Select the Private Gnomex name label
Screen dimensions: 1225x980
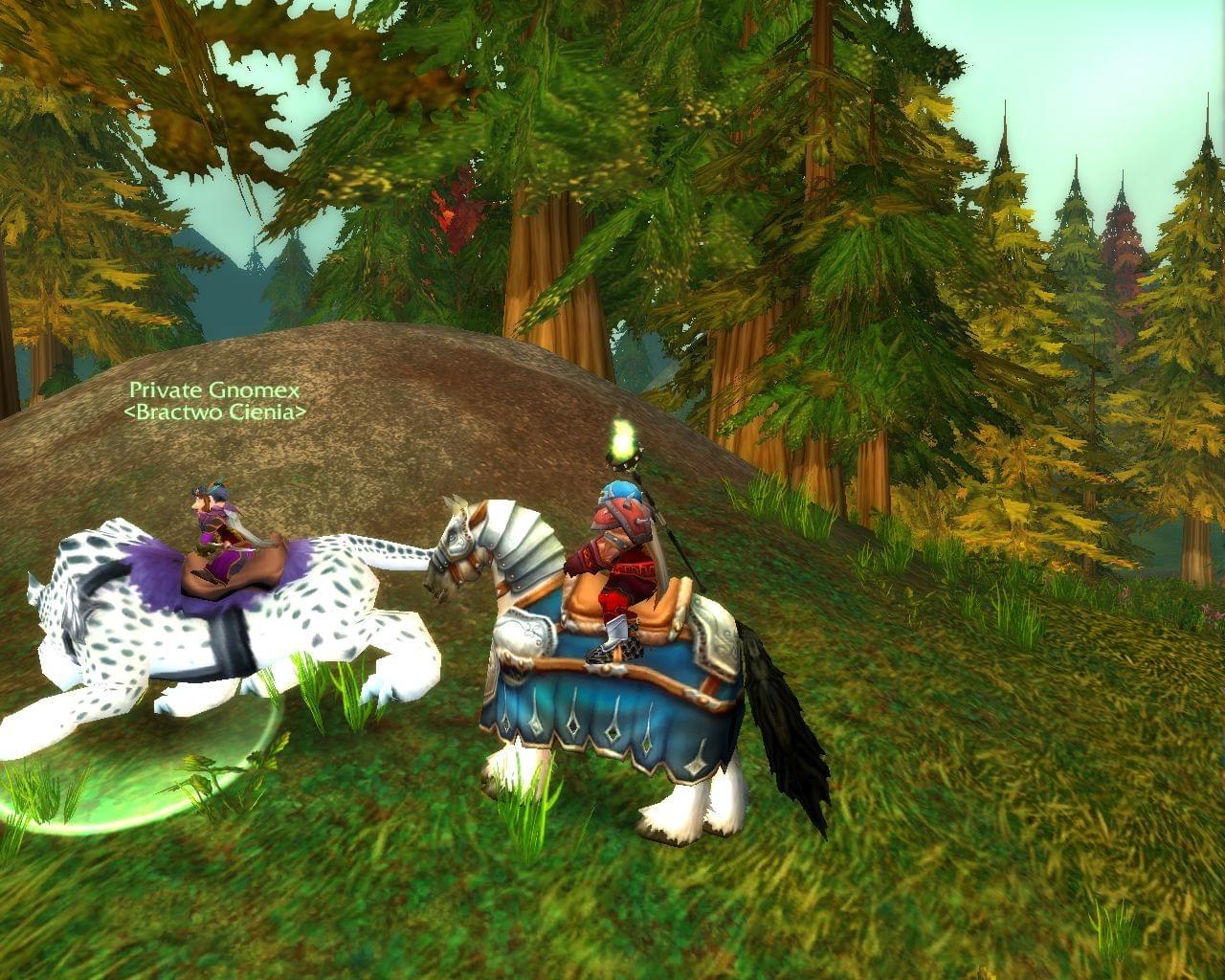pyautogui.click(x=215, y=390)
